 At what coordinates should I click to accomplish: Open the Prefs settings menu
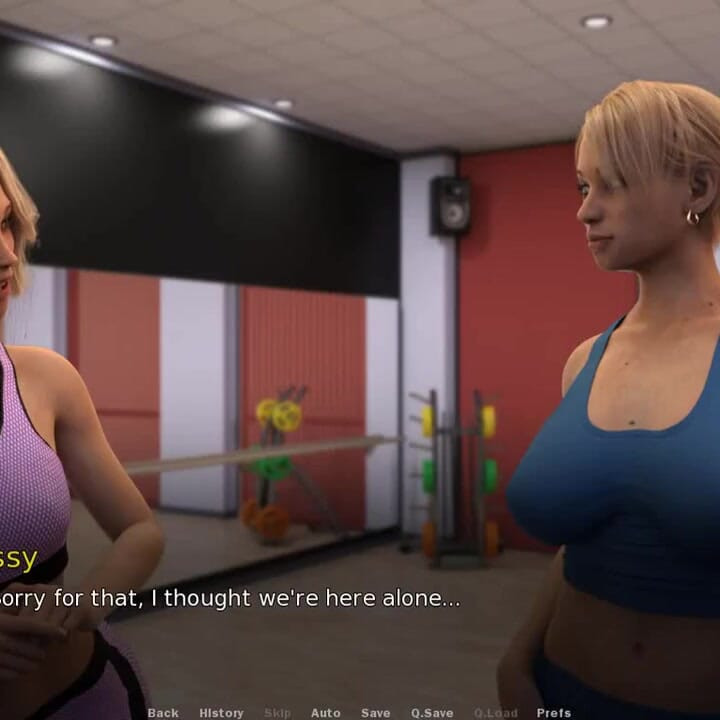(x=554, y=713)
